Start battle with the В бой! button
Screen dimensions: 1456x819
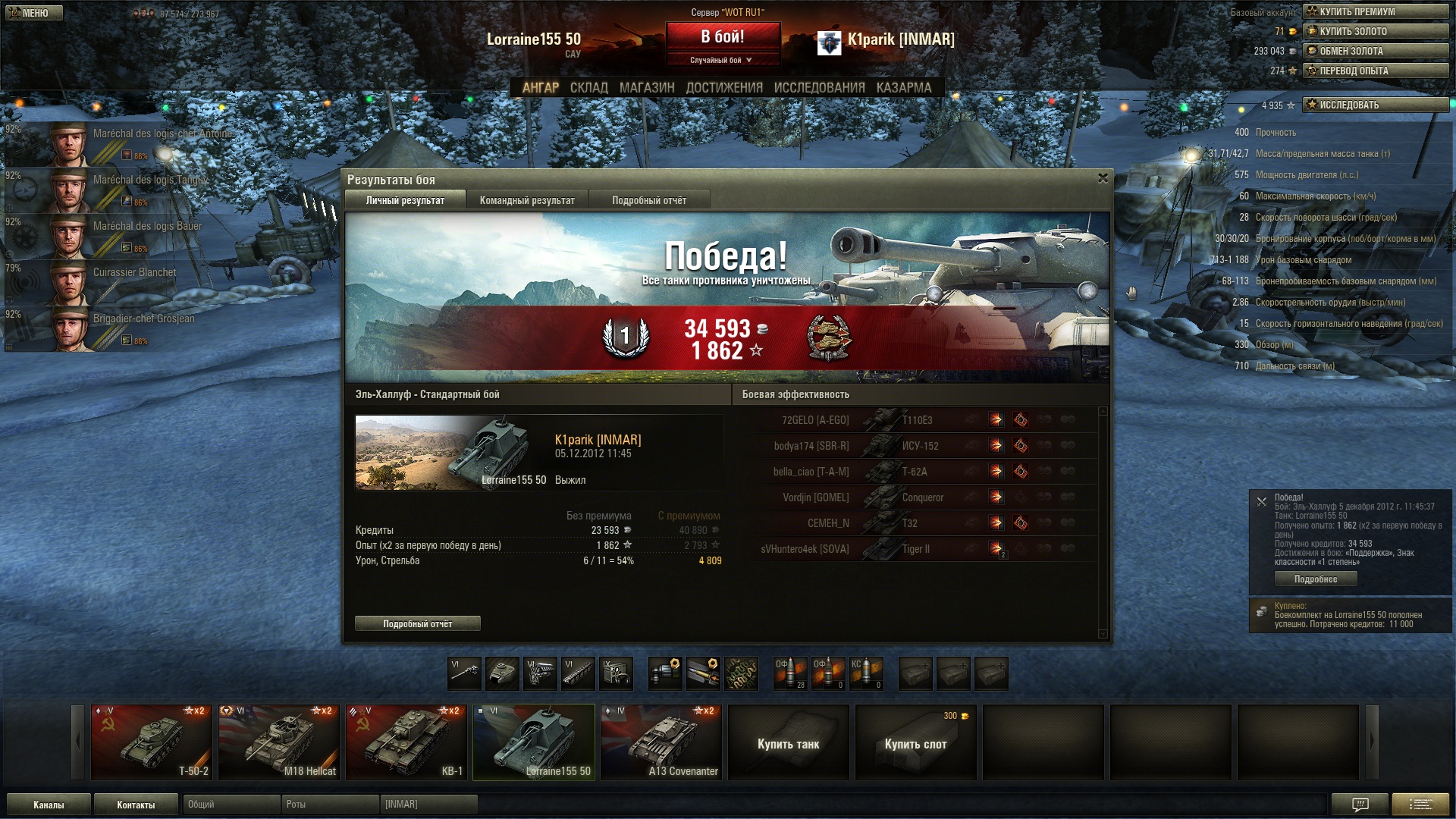click(722, 36)
